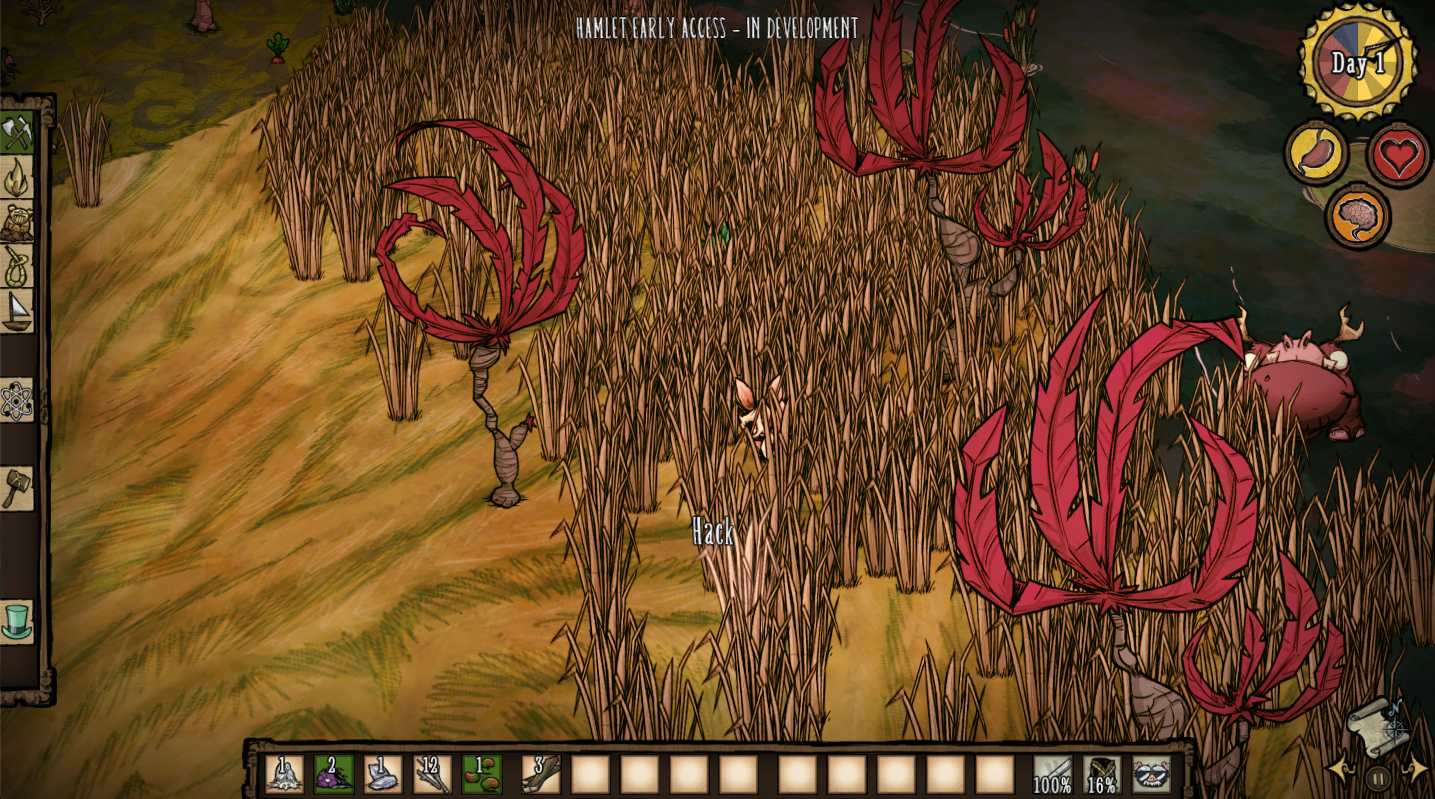This screenshot has width=1435, height=799.
Task: Select the equipped head slot item
Action: pos(1151,774)
